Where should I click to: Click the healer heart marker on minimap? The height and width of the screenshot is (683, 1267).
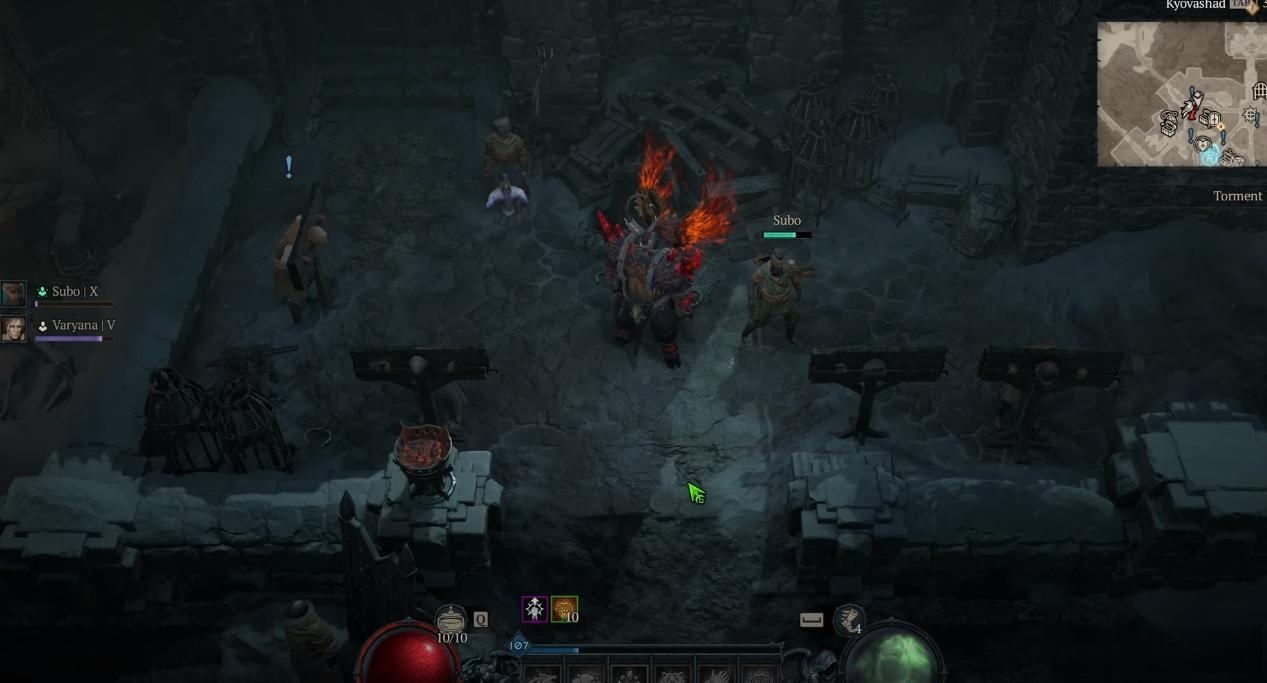[x=1203, y=145]
